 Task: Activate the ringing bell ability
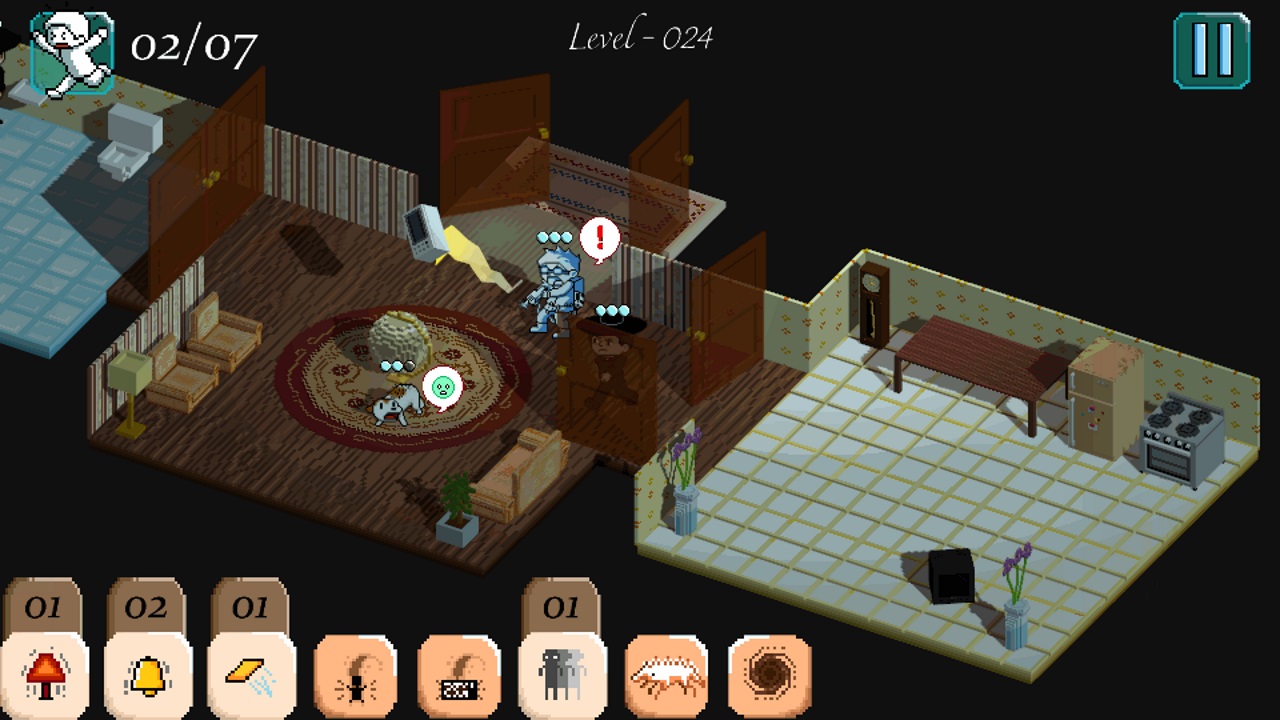(x=148, y=672)
